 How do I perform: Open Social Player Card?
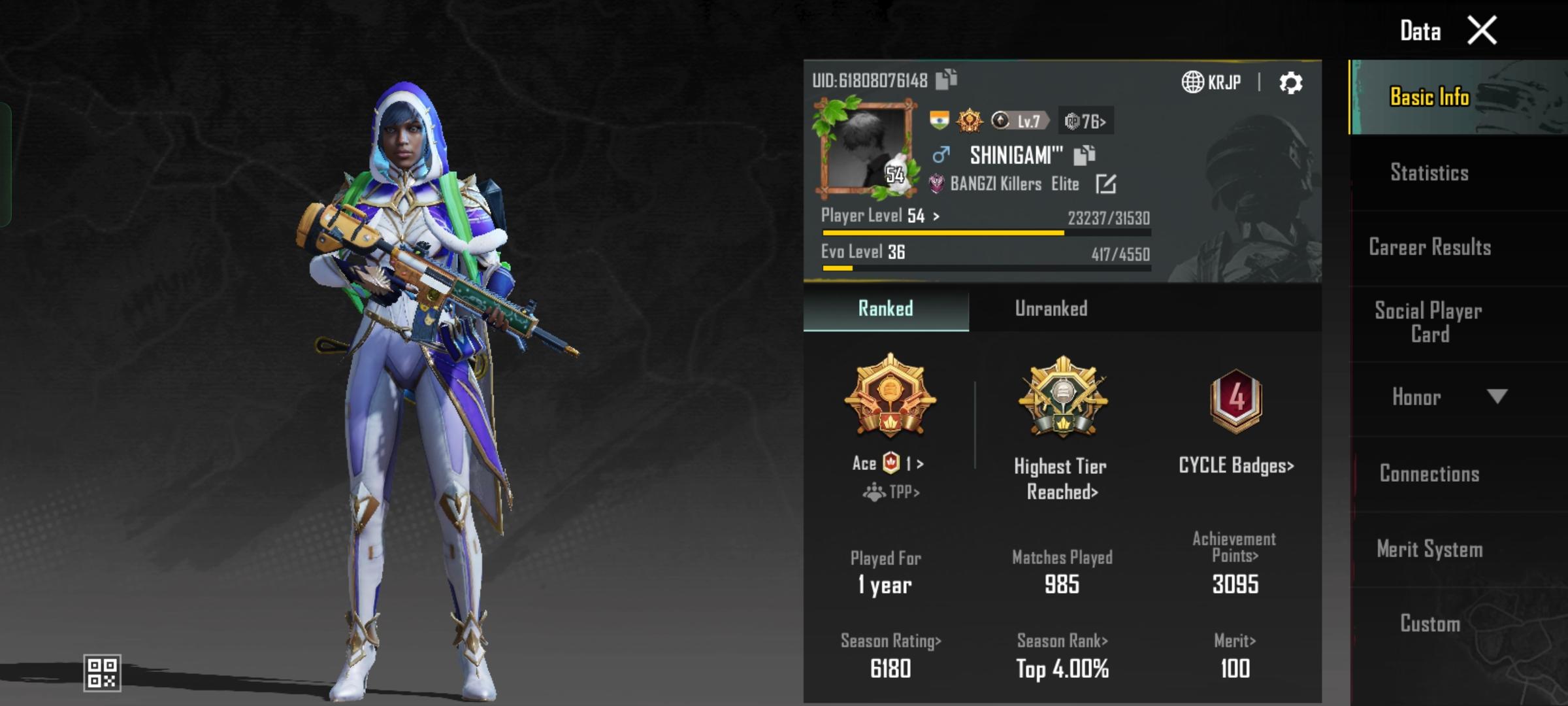coord(1429,322)
